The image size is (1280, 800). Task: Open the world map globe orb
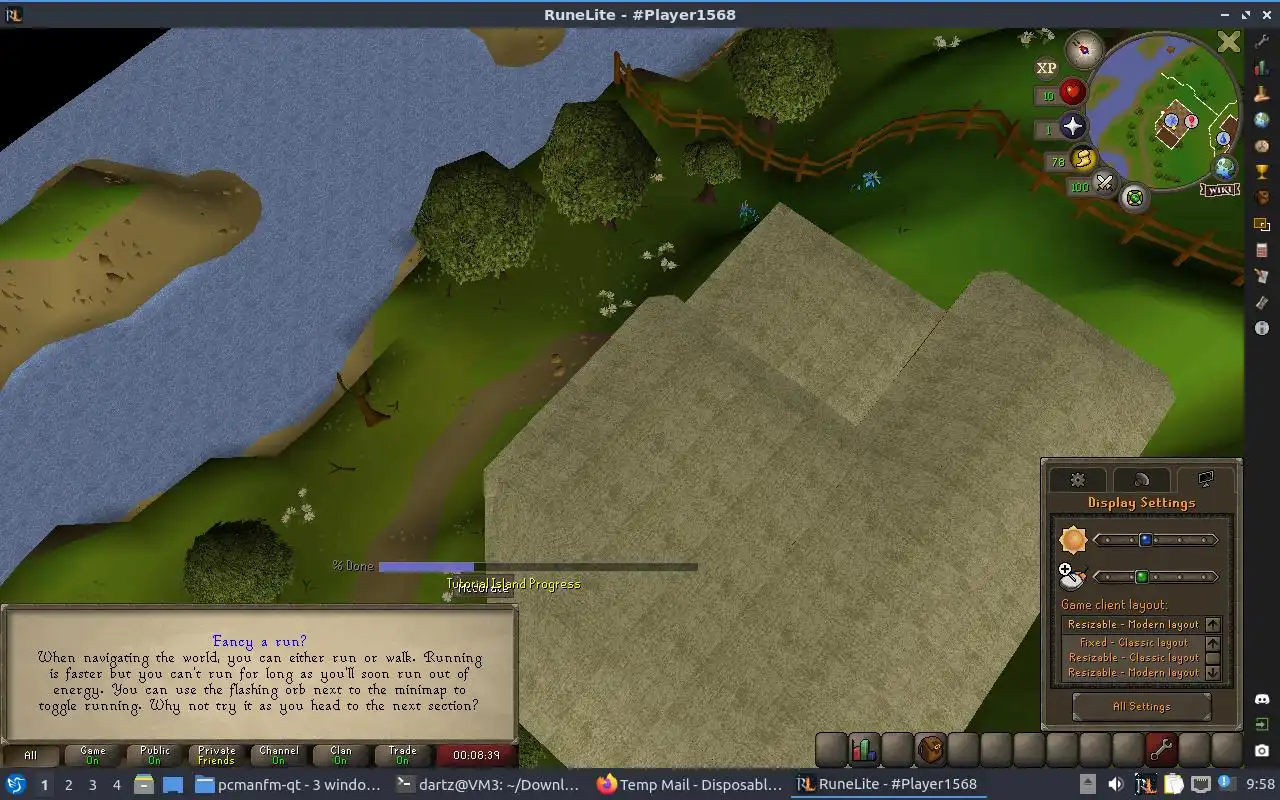[1225, 167]
